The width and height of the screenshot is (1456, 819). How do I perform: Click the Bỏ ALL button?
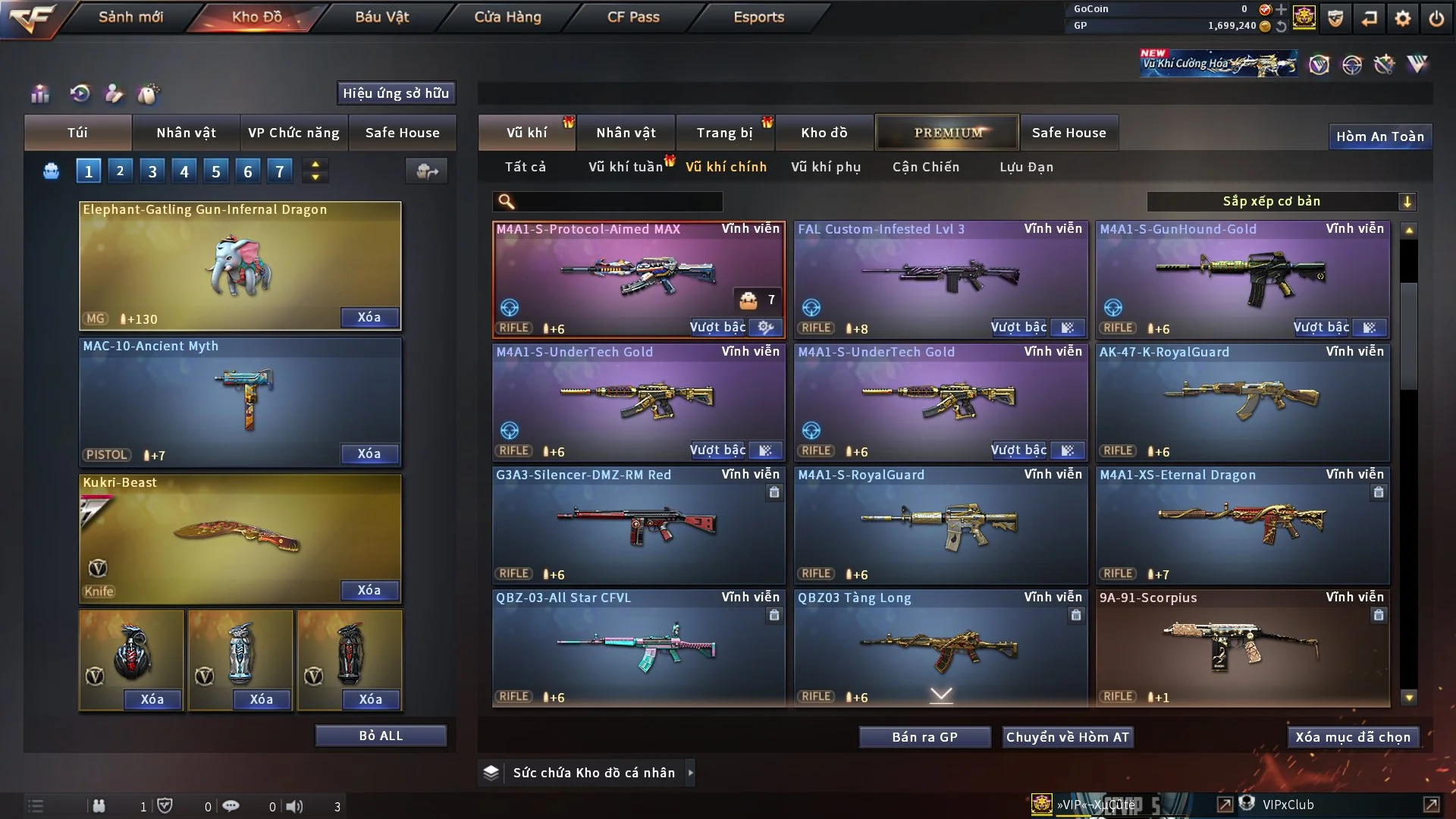coord(381,736)
